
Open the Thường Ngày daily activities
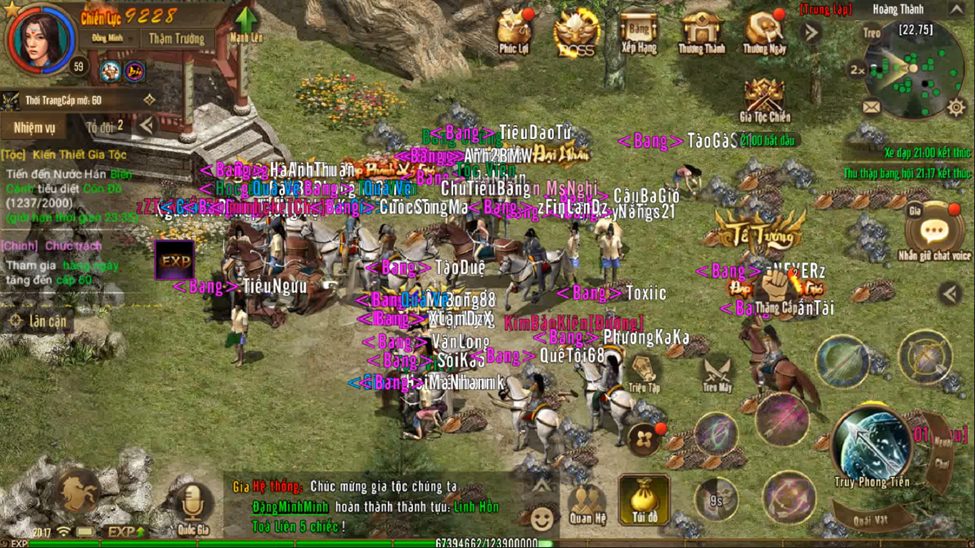764,31
